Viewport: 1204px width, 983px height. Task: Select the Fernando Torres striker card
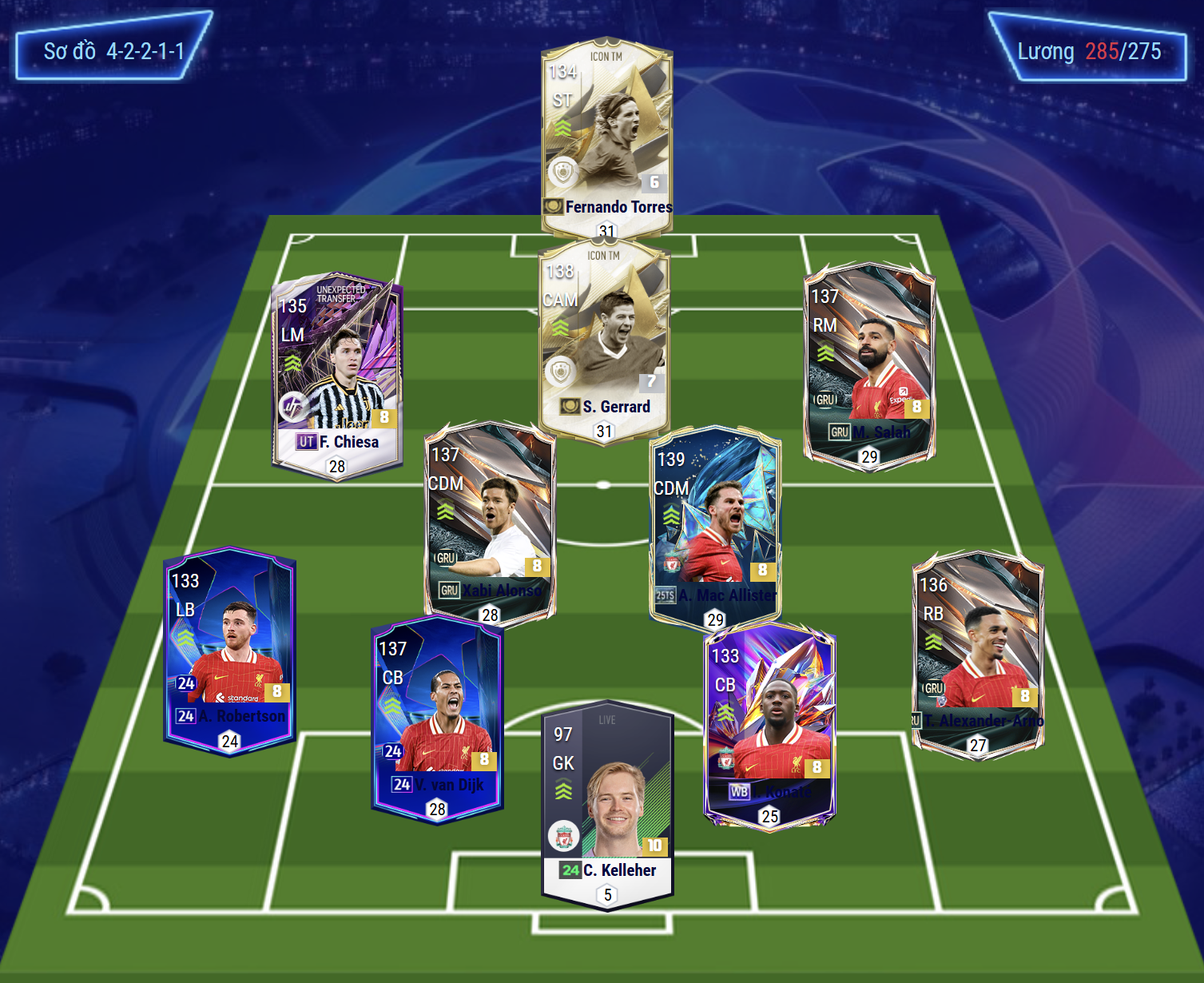pyautogui.click(x=607, y=136)
